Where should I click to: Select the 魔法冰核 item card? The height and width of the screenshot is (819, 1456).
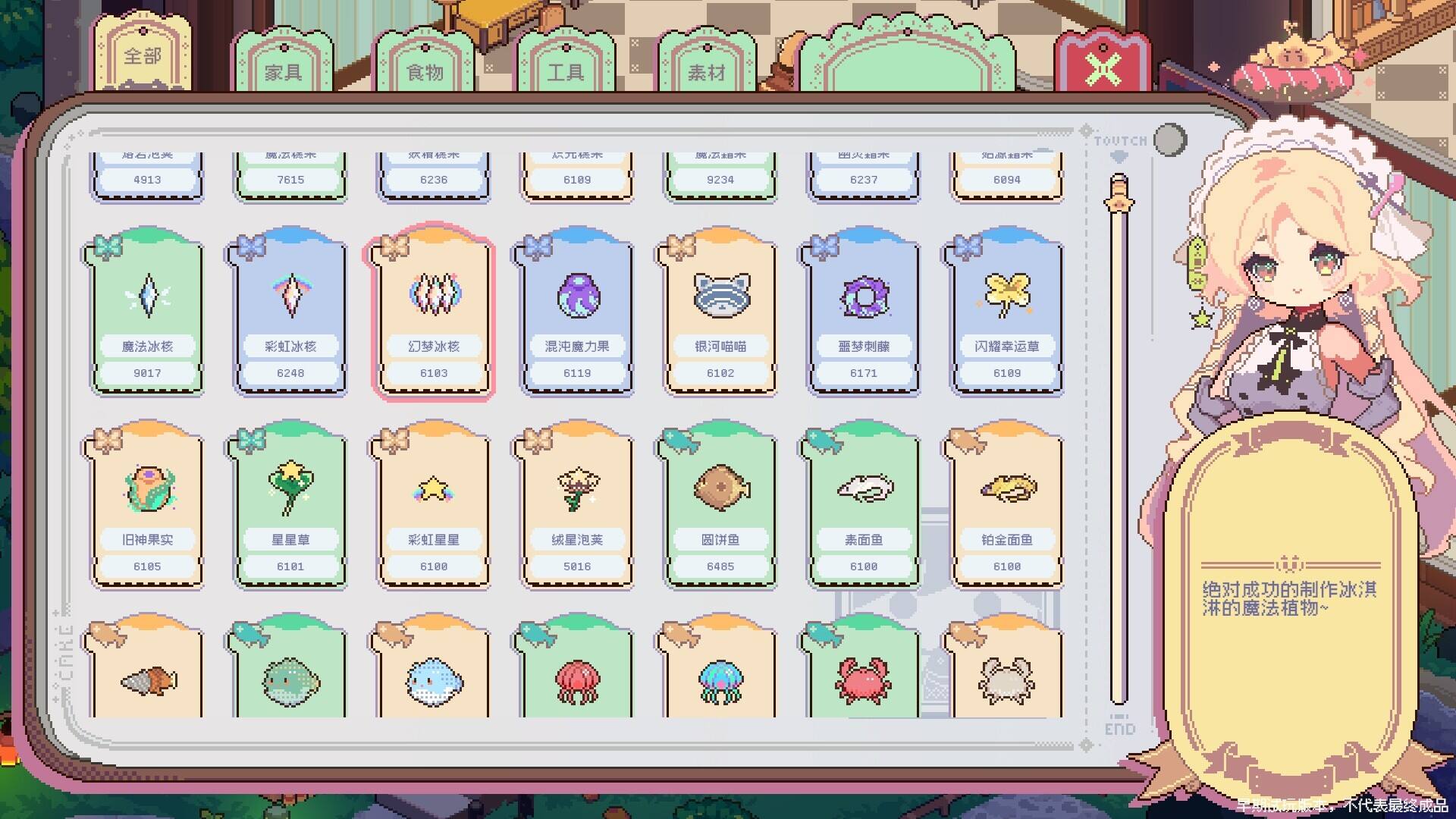click(147, 312)
